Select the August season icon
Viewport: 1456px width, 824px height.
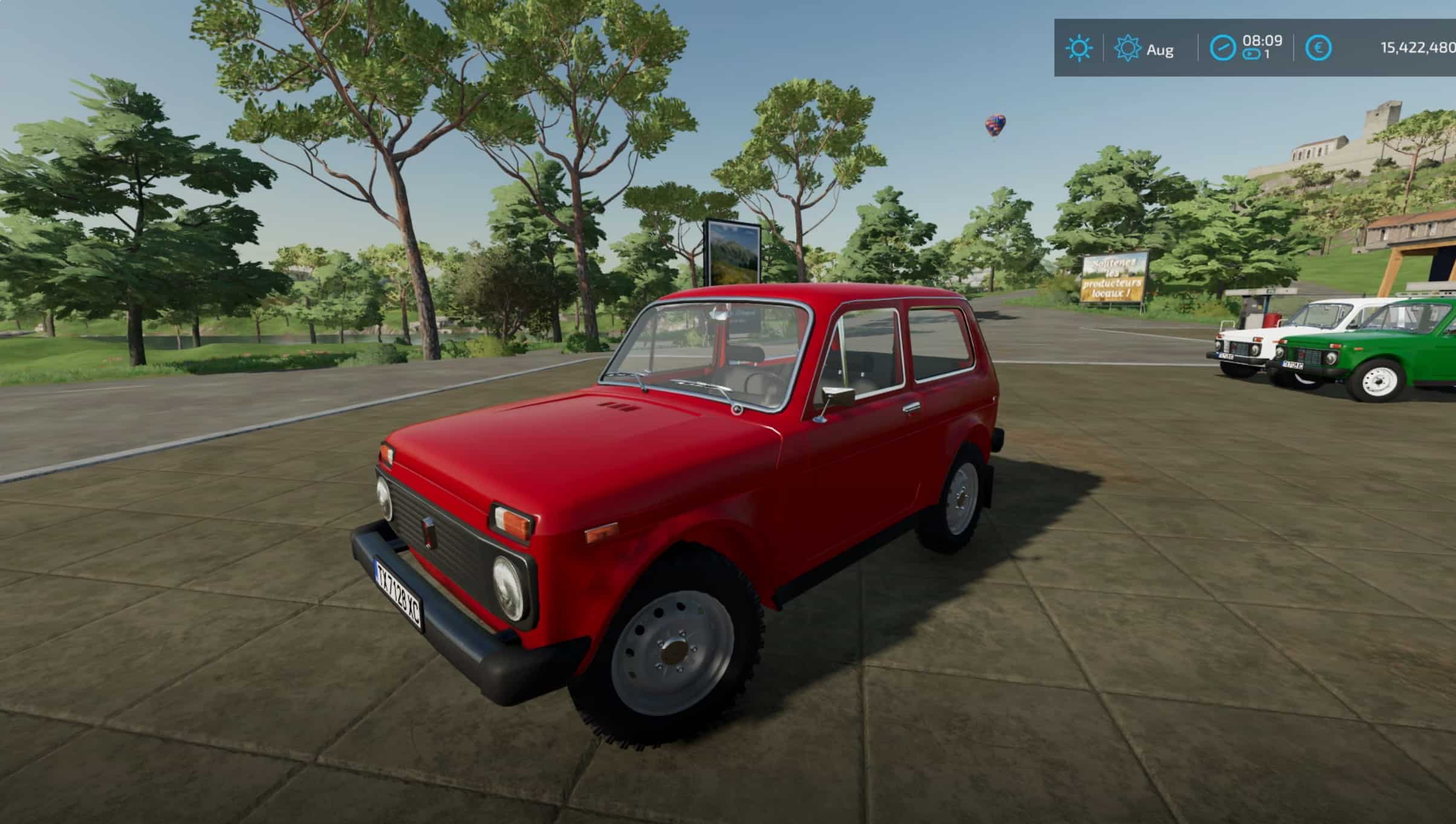[1127, 48]
